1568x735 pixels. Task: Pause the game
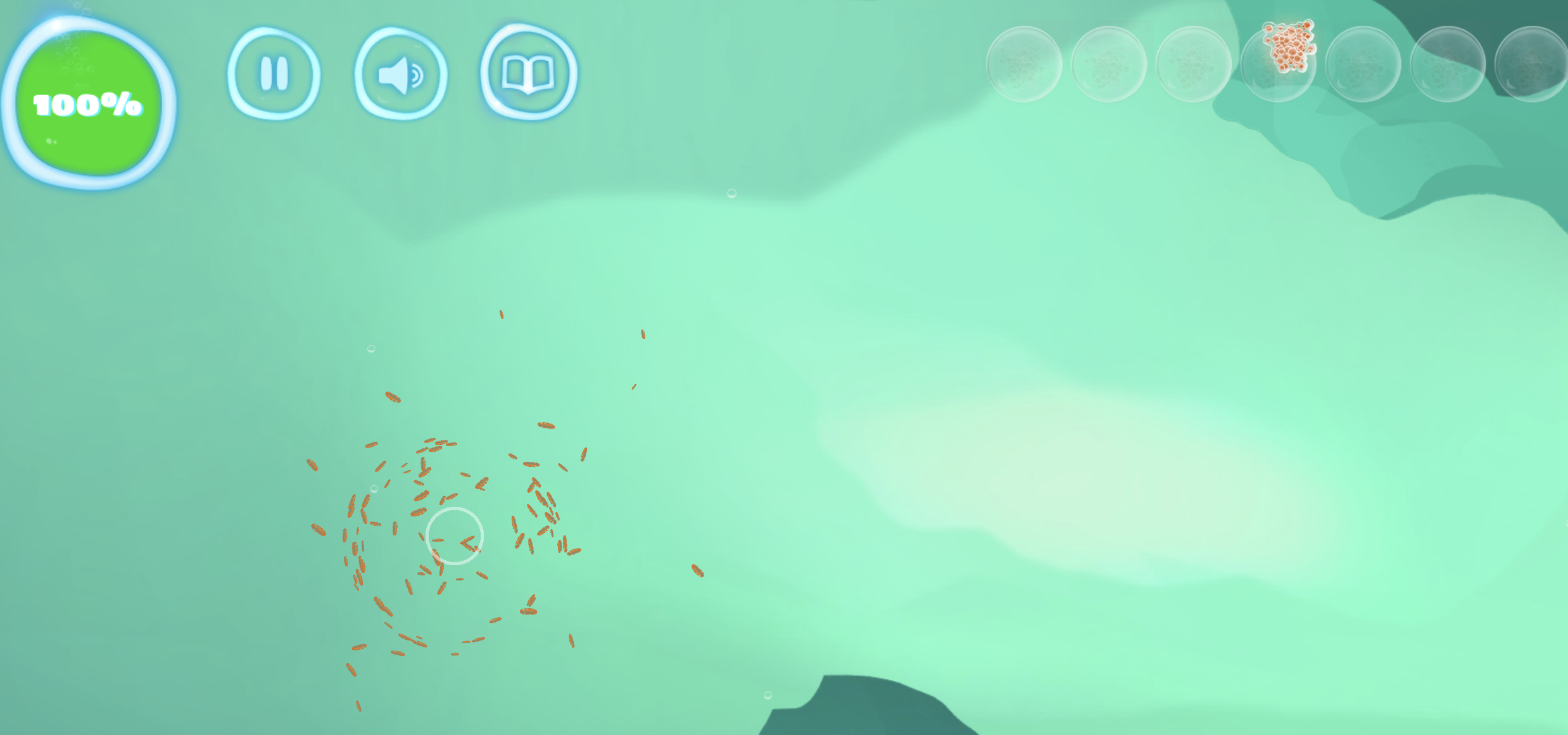pyautogui.click(x=274, y=73)
